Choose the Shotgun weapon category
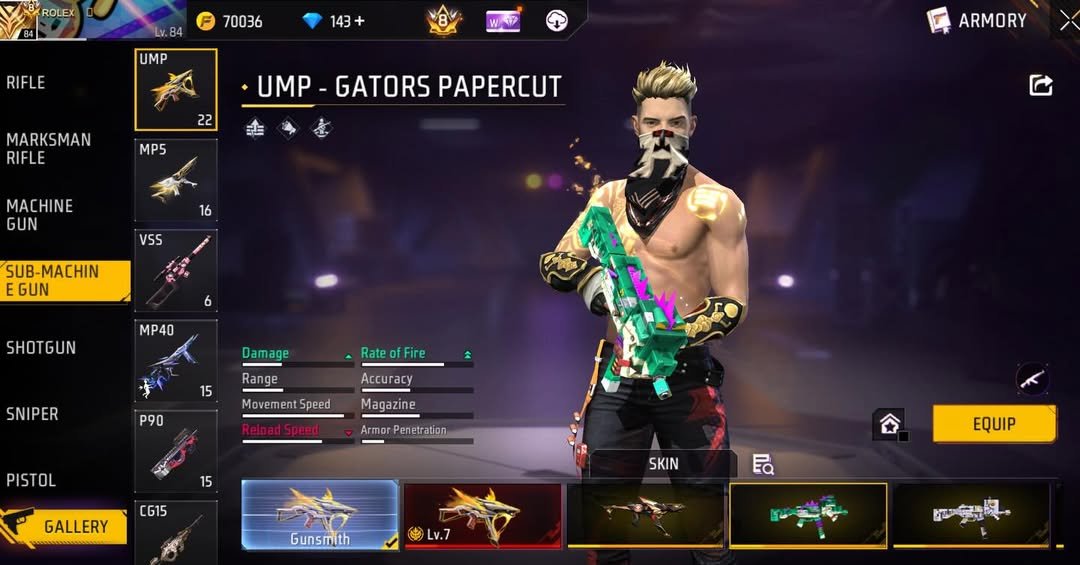This screenshot has height=565, width=1080. [41, 348]
